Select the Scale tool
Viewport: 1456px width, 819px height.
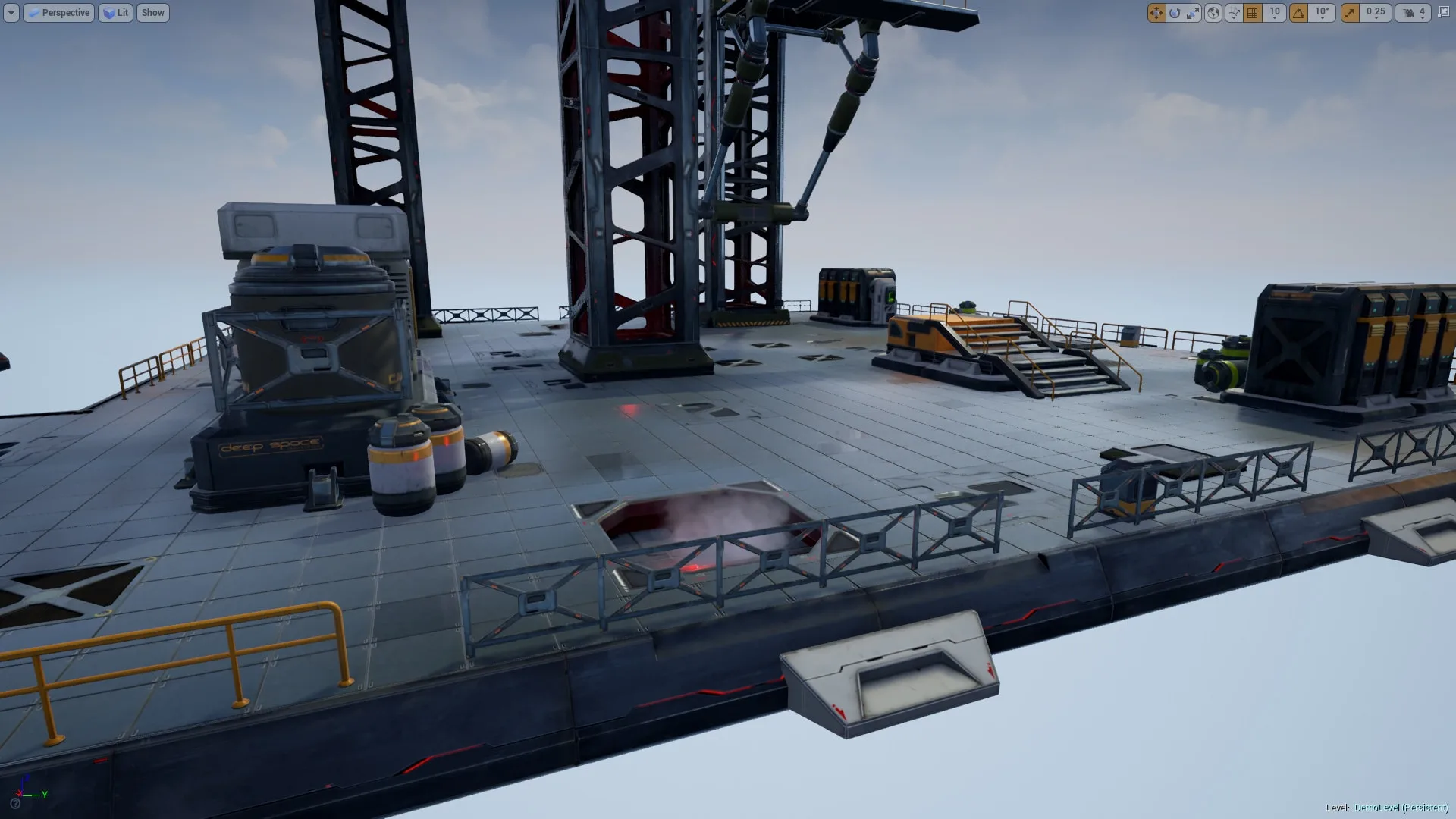[x=1193, y=13]
